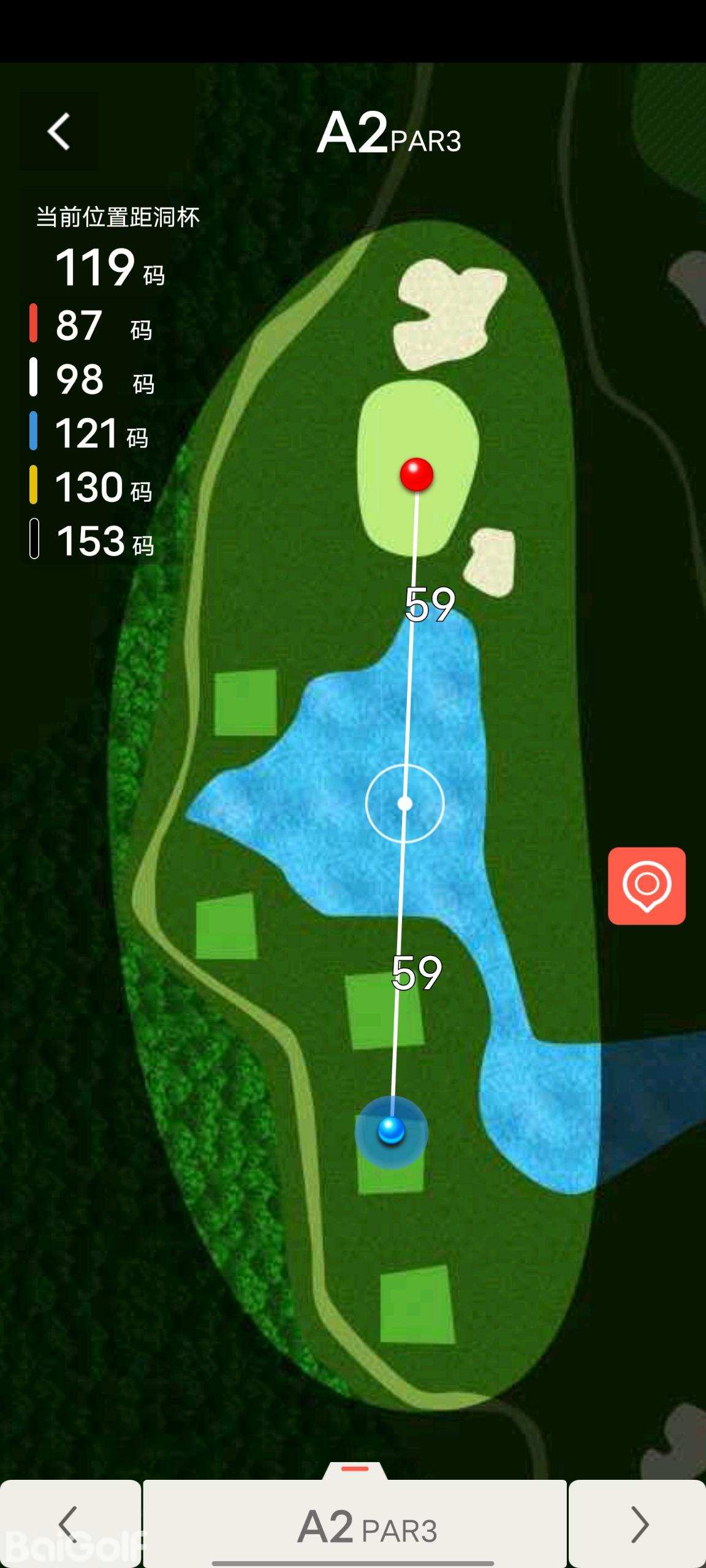
Task: Tap the red location pin button
Action: (647, 885)
